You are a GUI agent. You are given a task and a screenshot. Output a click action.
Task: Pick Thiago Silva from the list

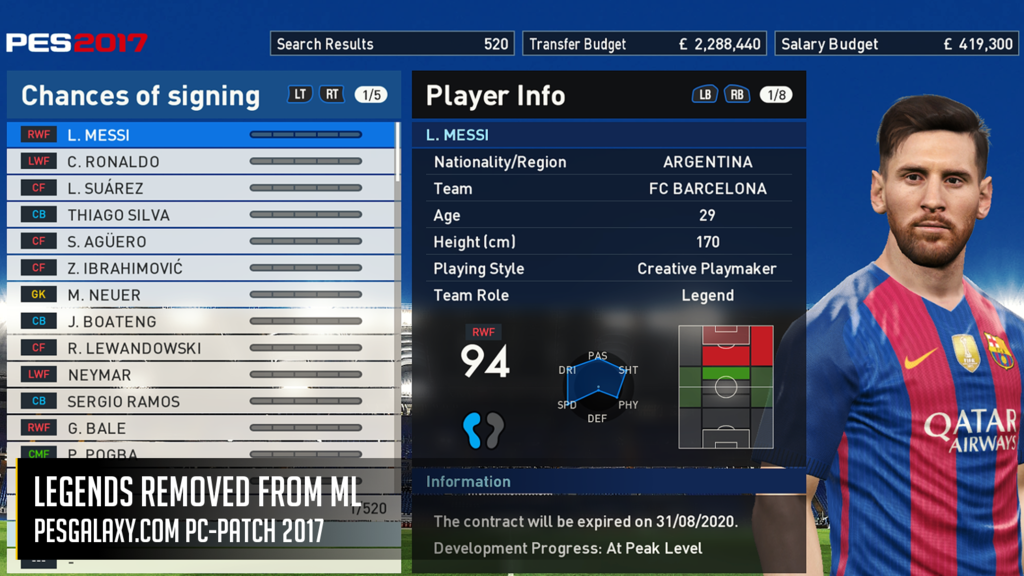tap(200, 215)
